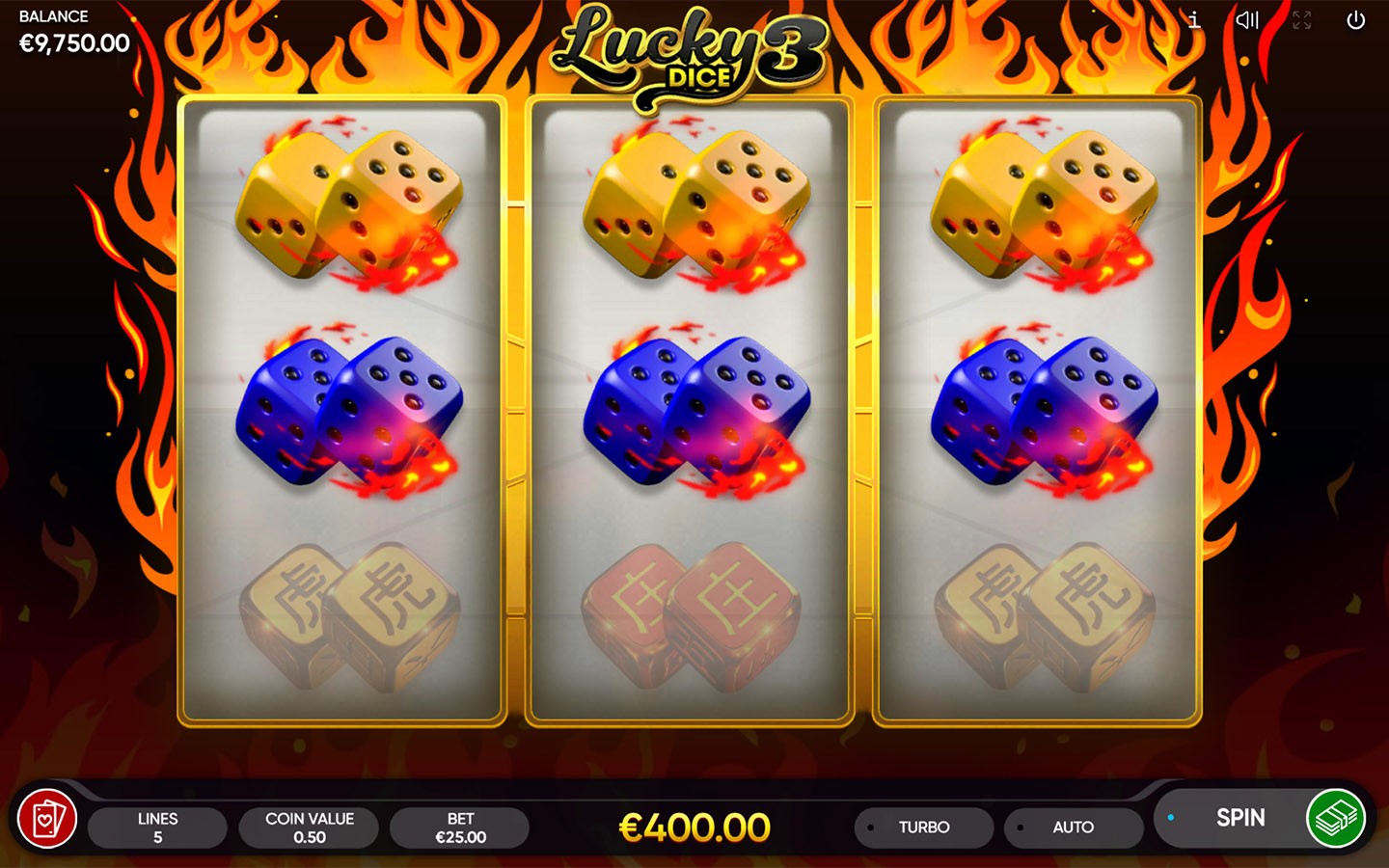Toggle TURBO mode
The height and width of the screenshot is (868, 1389).
(x=923, y=827)
